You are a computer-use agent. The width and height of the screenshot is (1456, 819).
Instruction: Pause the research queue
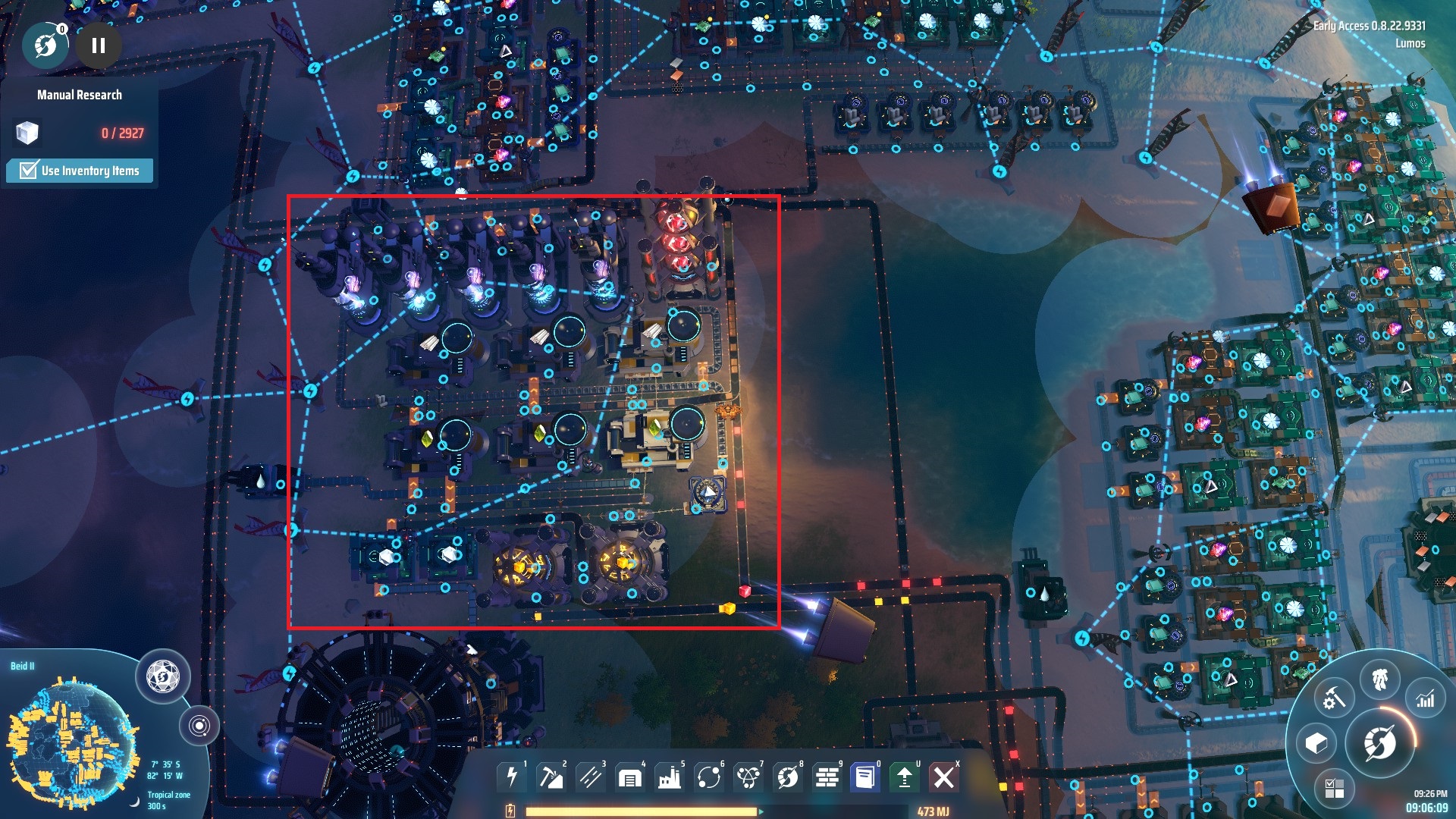(99, 45)
